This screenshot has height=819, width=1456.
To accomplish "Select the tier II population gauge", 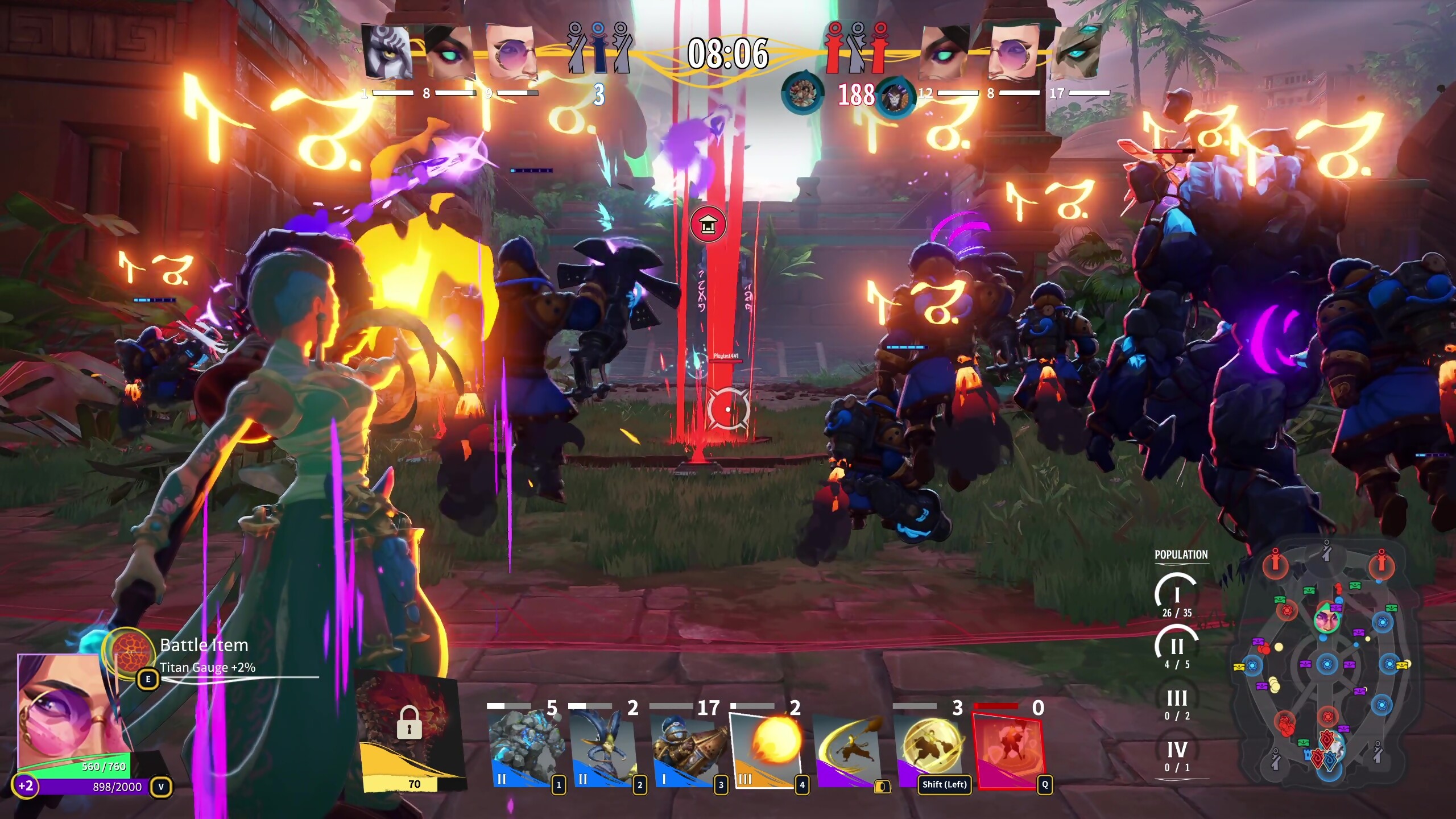I will pos(1176,647).
